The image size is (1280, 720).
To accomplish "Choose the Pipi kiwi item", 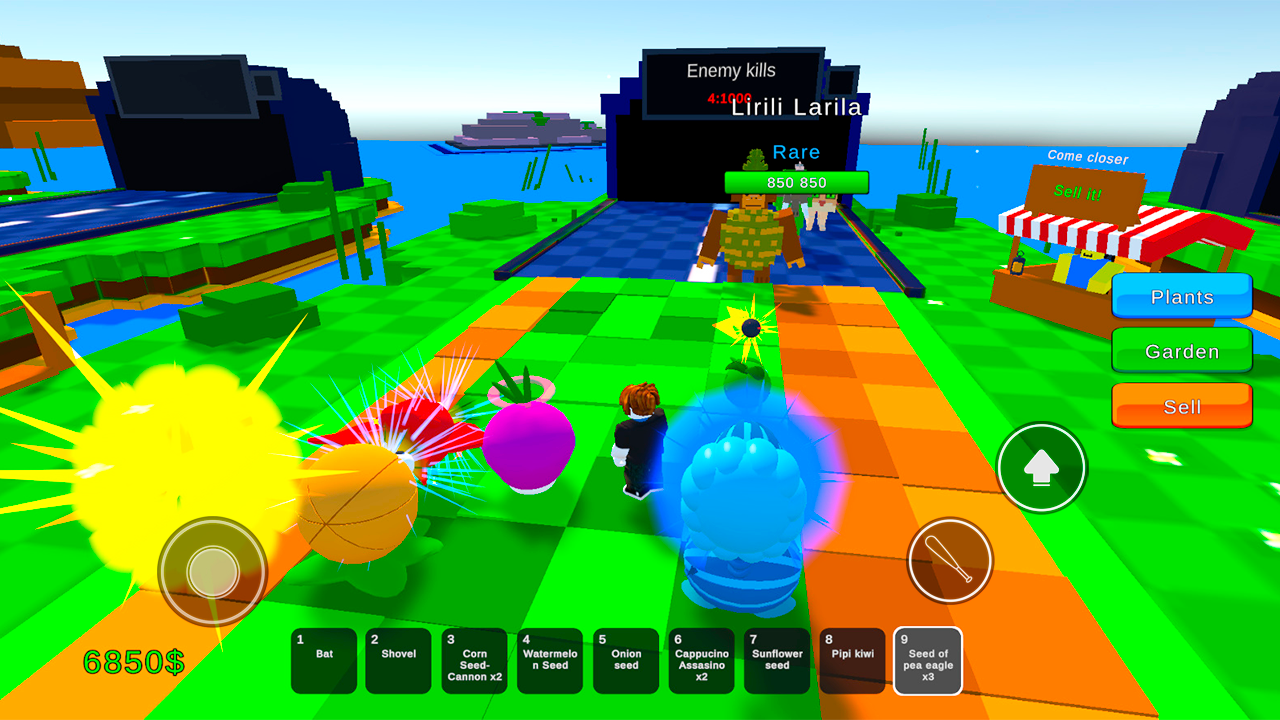I will pos(852,661).
